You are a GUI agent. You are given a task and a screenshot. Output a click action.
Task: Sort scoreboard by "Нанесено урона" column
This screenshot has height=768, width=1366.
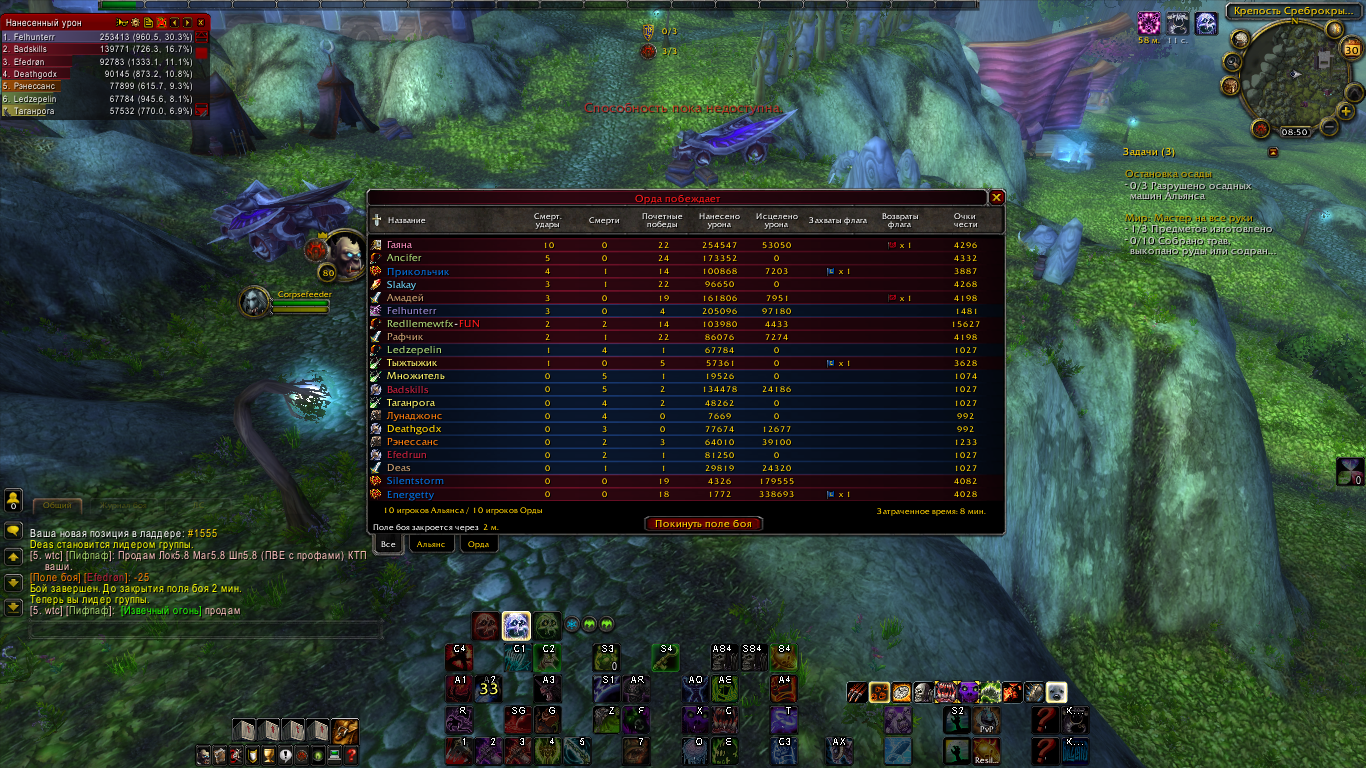(720, 220)
